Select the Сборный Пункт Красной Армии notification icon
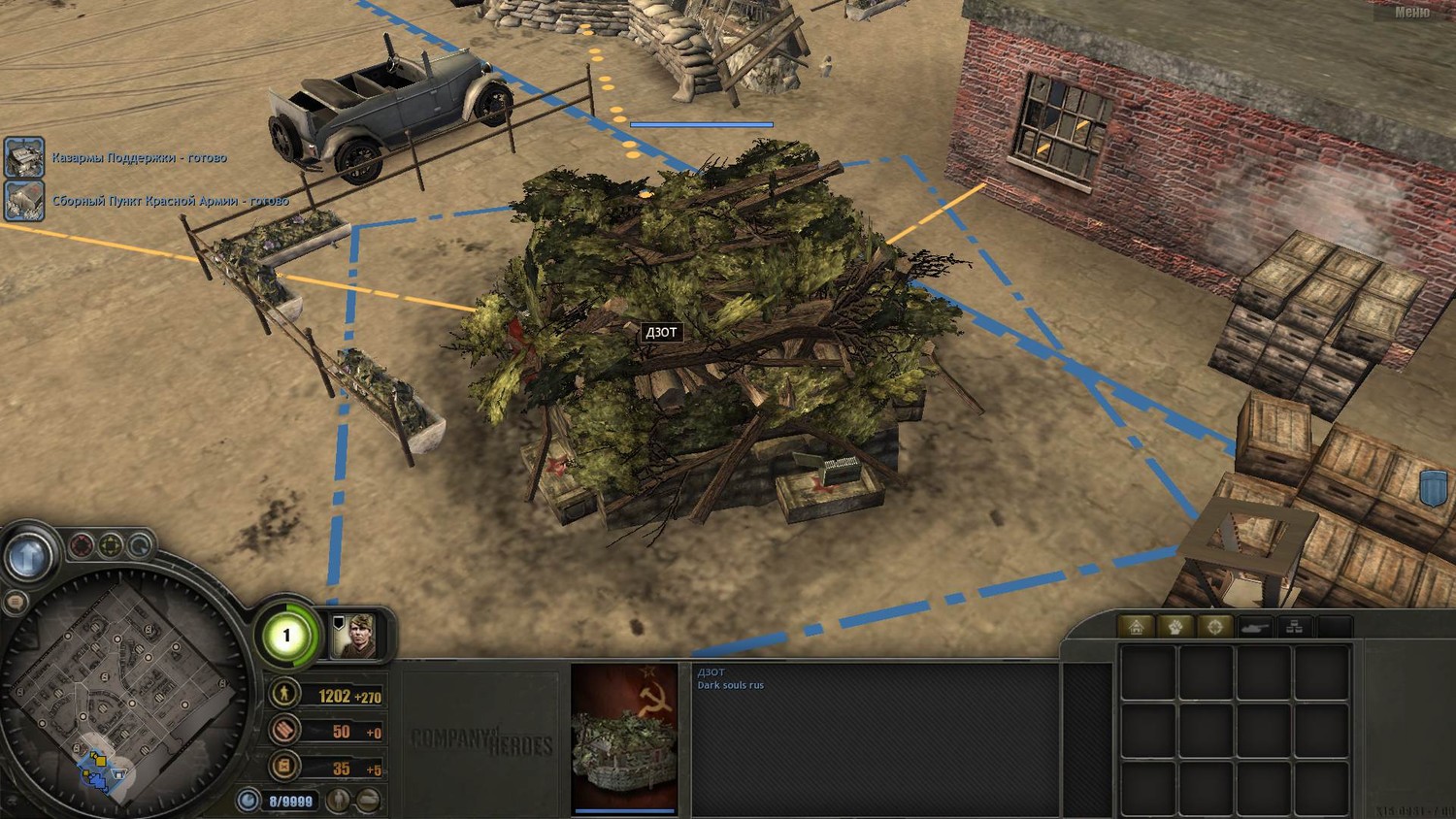Viewport: 1456px width, 819px height. click(x=23, y=201)
